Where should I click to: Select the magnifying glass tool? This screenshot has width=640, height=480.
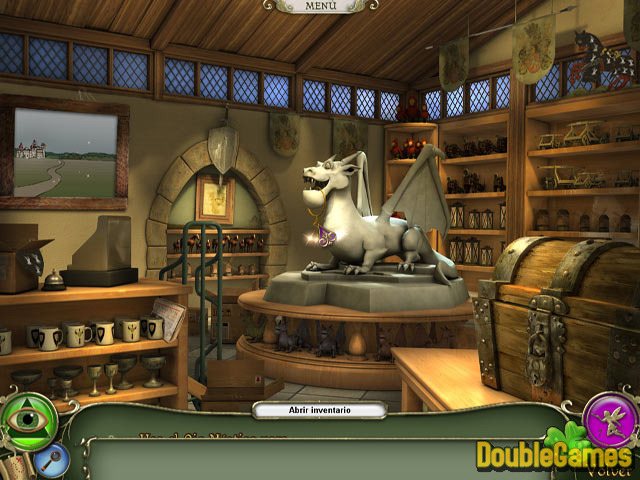click(49, 460)
